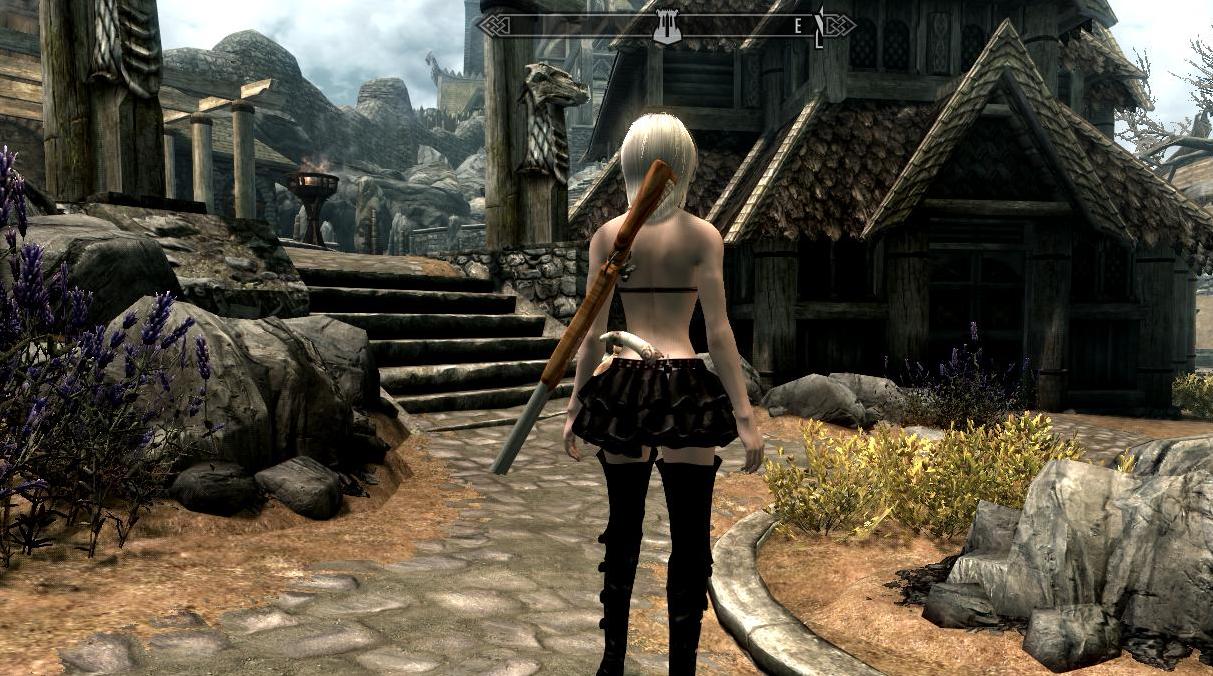Click the East heading on the compass bar

pyautogui.click(x=798, y=27)
